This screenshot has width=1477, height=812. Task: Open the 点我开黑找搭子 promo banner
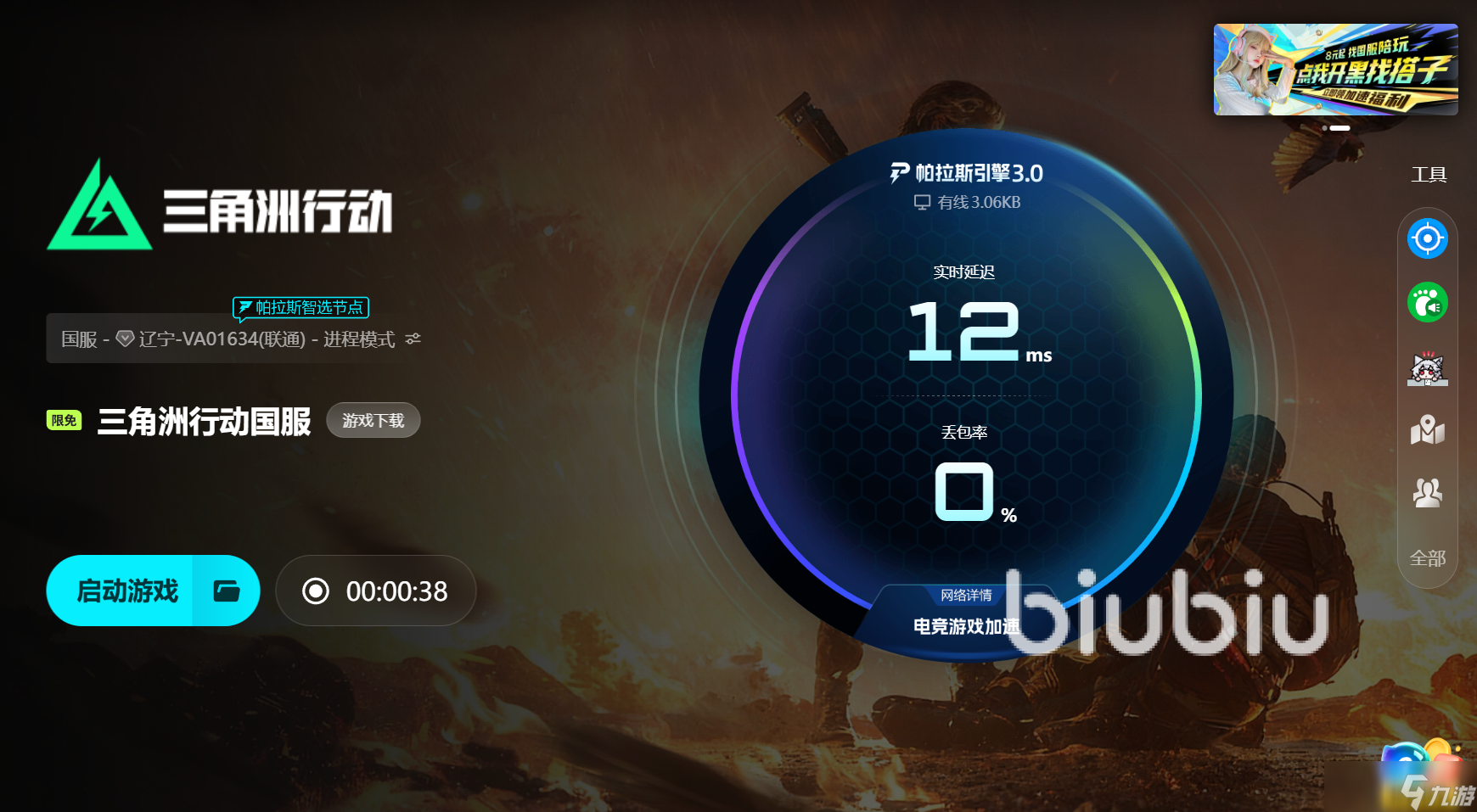point(1335,69)
